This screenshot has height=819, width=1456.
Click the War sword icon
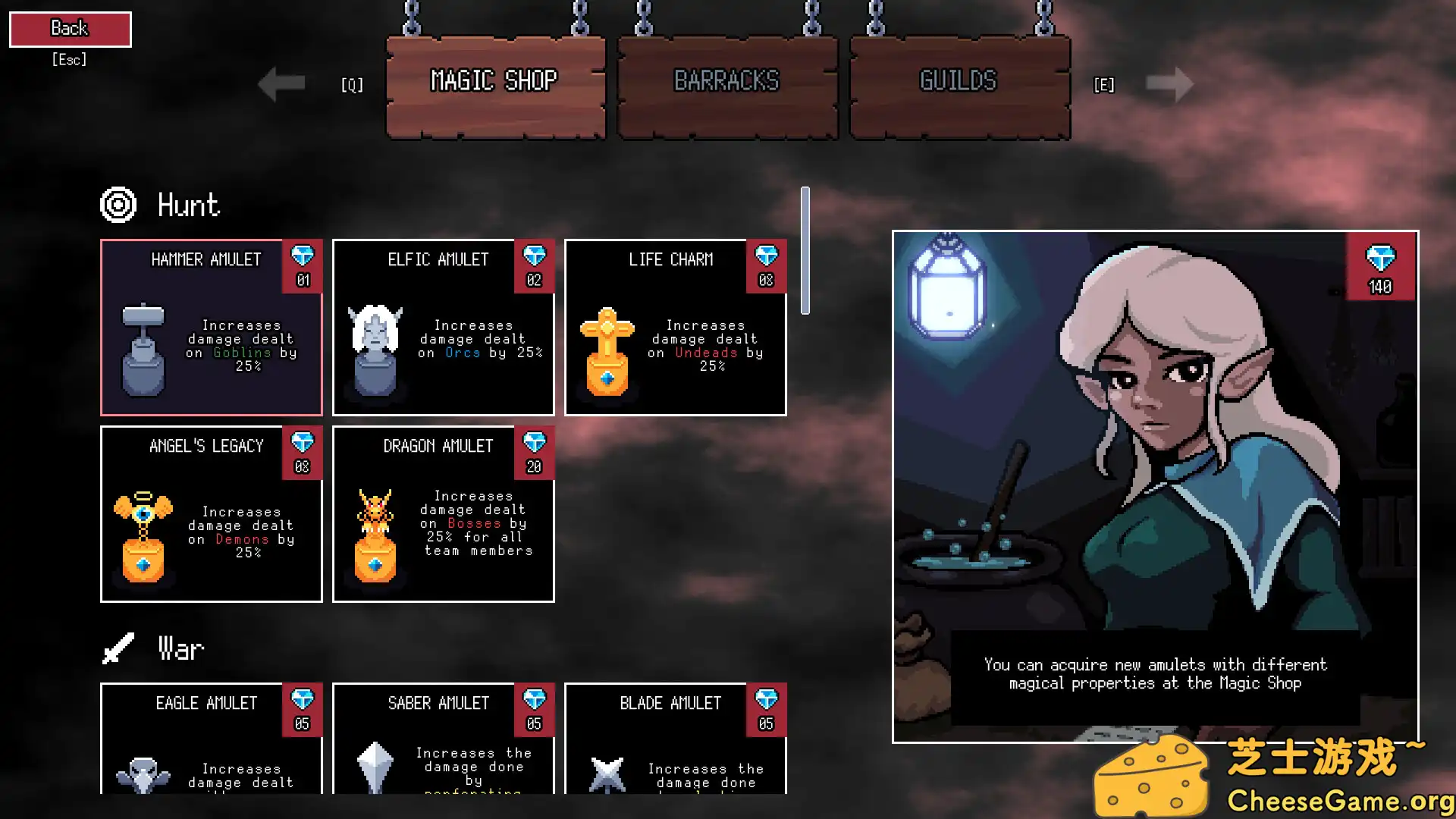119,648
